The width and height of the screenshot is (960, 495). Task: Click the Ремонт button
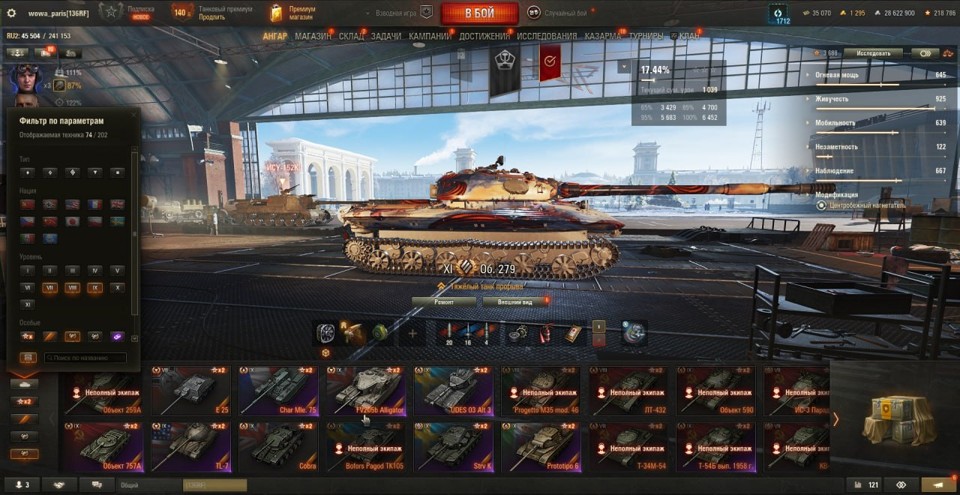[x=443, y=301]
